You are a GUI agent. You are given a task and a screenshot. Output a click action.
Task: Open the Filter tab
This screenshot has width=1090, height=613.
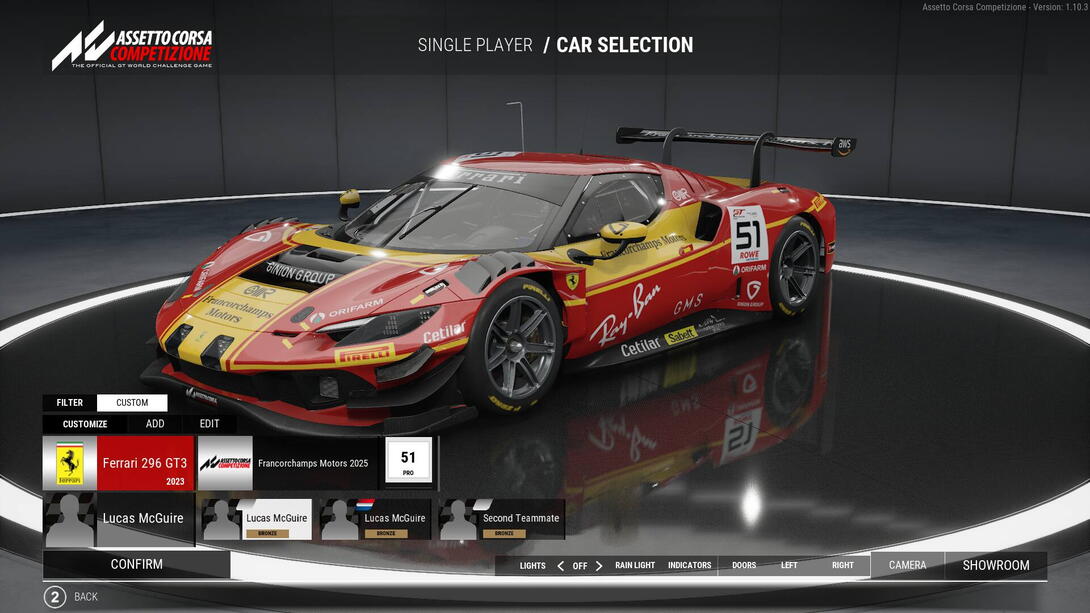point(70,403)
